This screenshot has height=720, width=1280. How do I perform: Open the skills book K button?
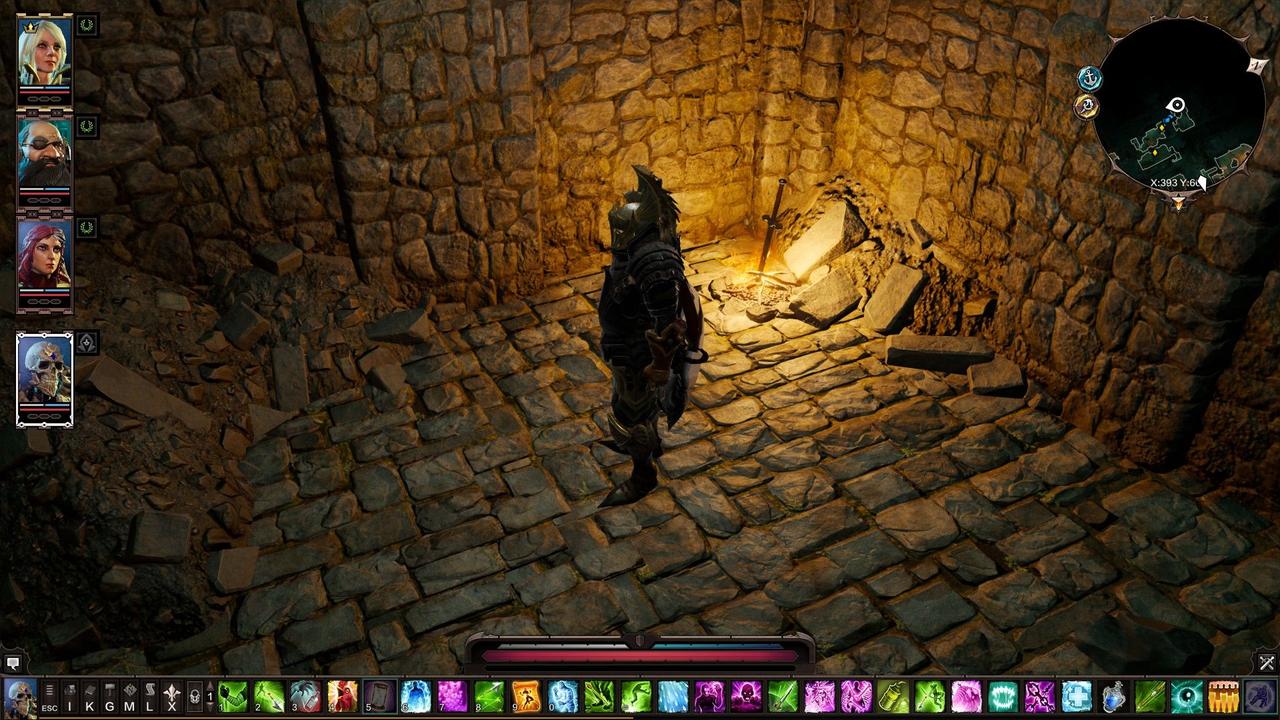coord(90,695)
